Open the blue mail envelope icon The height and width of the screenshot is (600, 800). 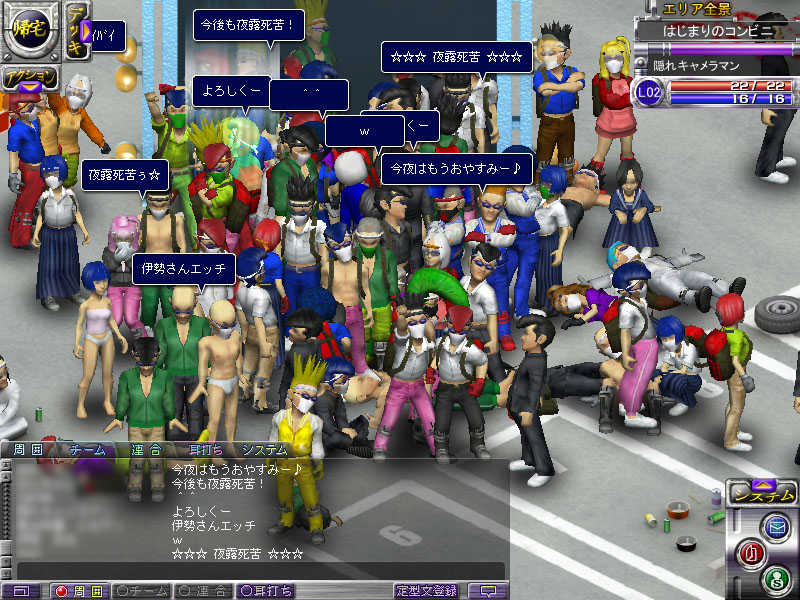pos(775,527)
